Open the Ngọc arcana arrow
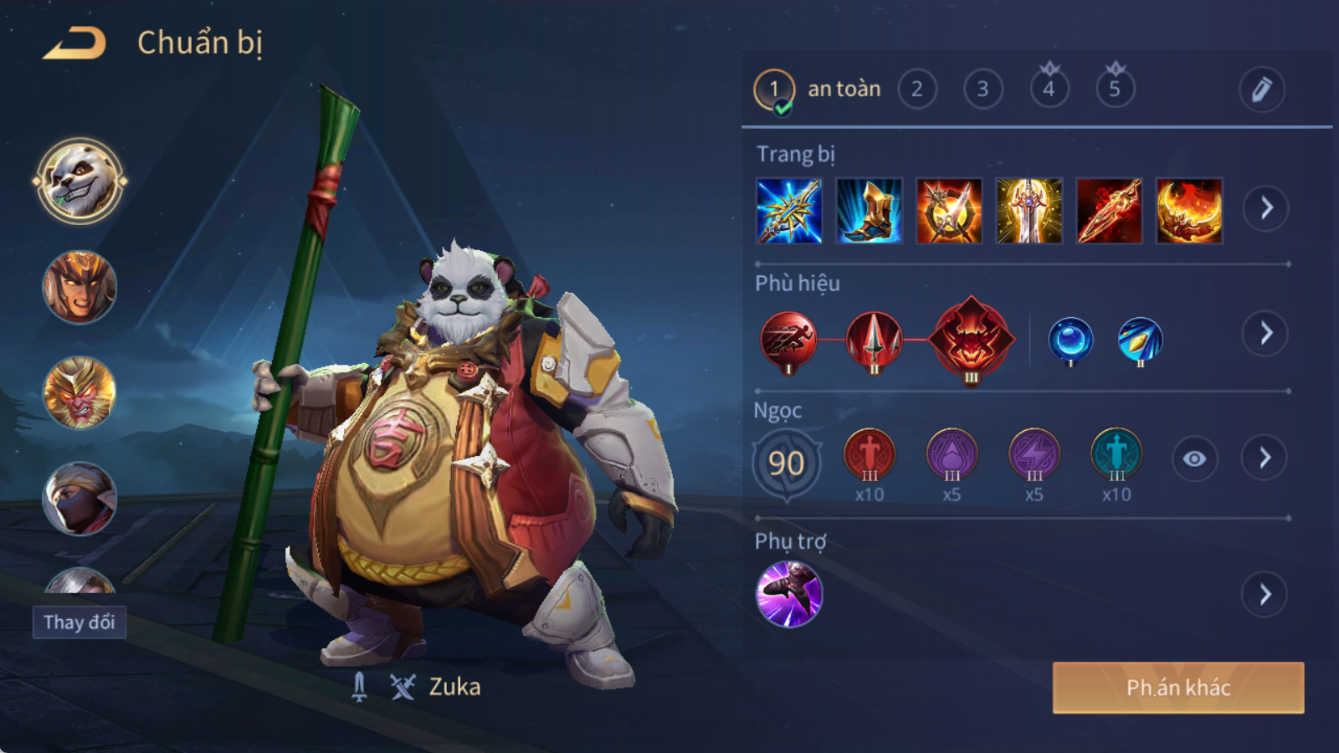 coord(1265,458)
